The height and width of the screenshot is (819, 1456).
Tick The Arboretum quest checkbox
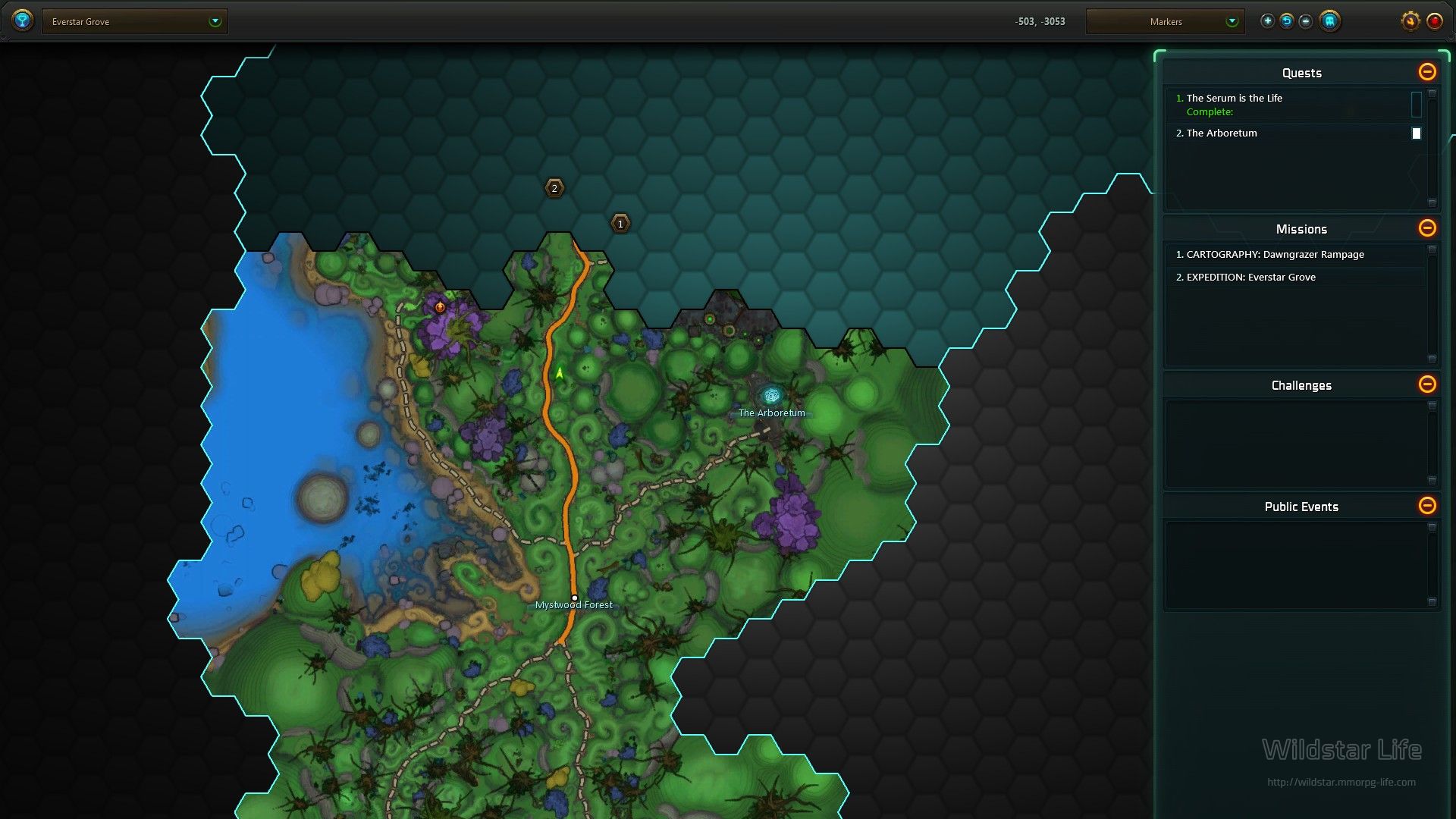click(x=1416, y=133)
